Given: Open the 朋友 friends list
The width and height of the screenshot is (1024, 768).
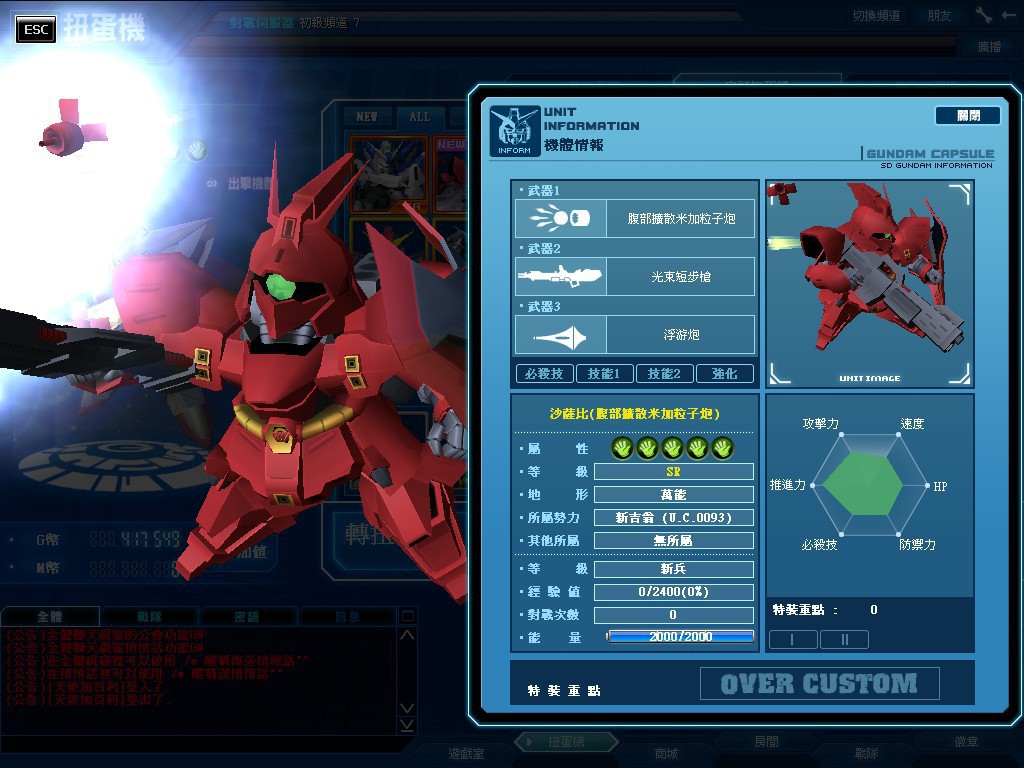Looking at the screenshot, I should click(x=939, y=15).
